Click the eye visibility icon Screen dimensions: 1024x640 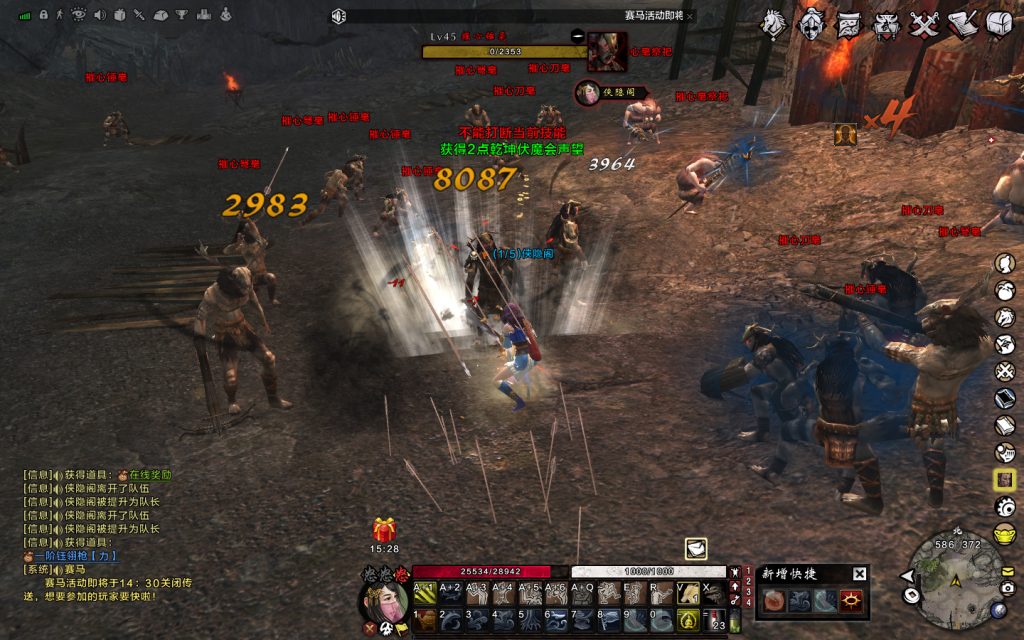[79, 15]
